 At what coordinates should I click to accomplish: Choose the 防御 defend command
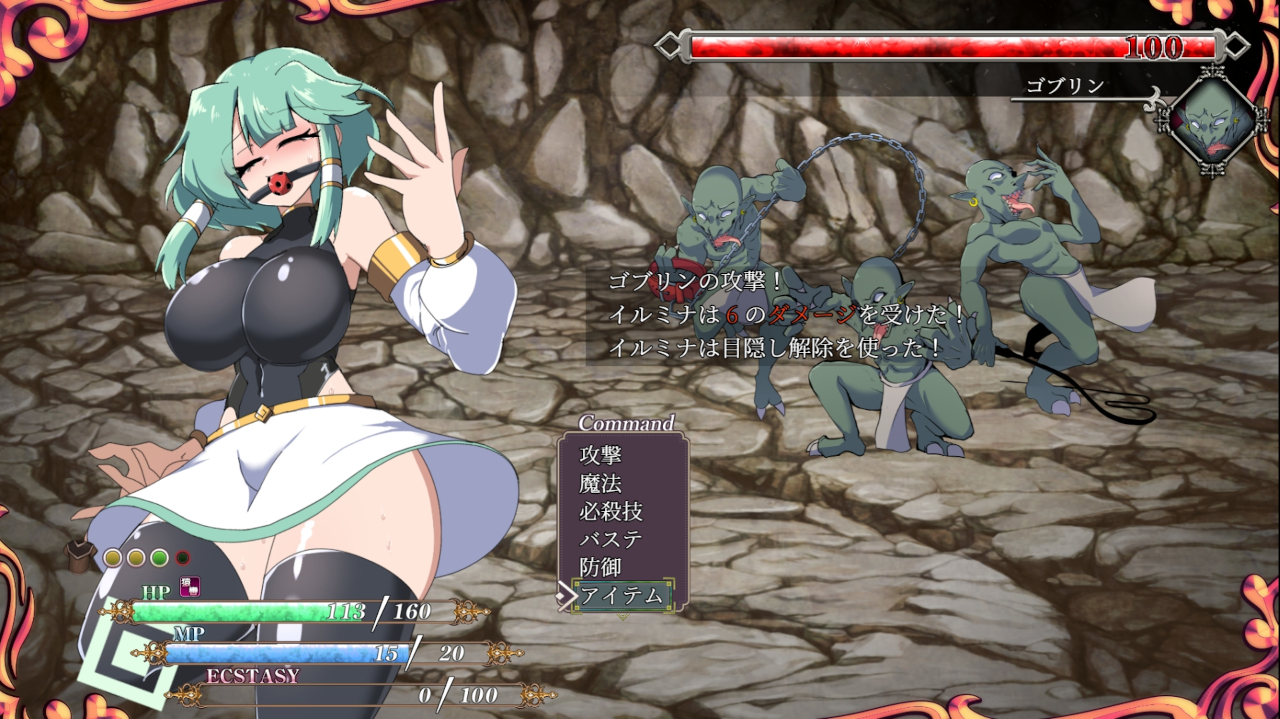pos(601,567)
